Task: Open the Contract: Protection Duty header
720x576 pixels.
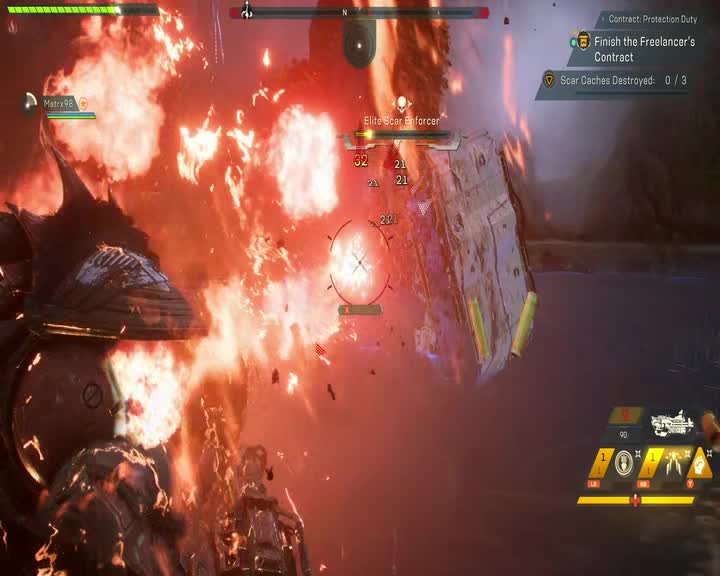Action: tap(653, 19)
